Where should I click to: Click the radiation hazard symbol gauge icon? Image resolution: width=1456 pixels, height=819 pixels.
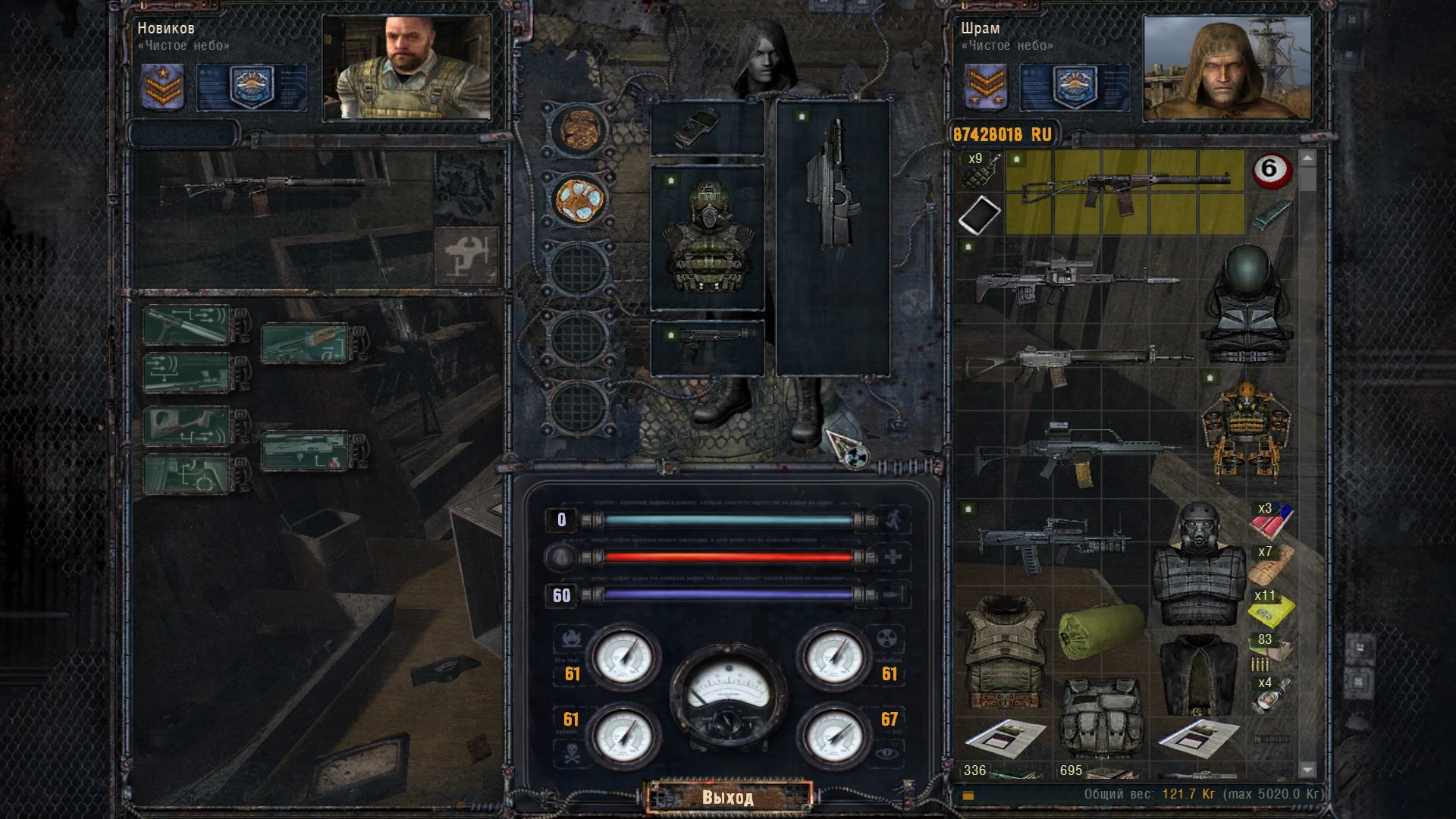click(x=886, y=639)
